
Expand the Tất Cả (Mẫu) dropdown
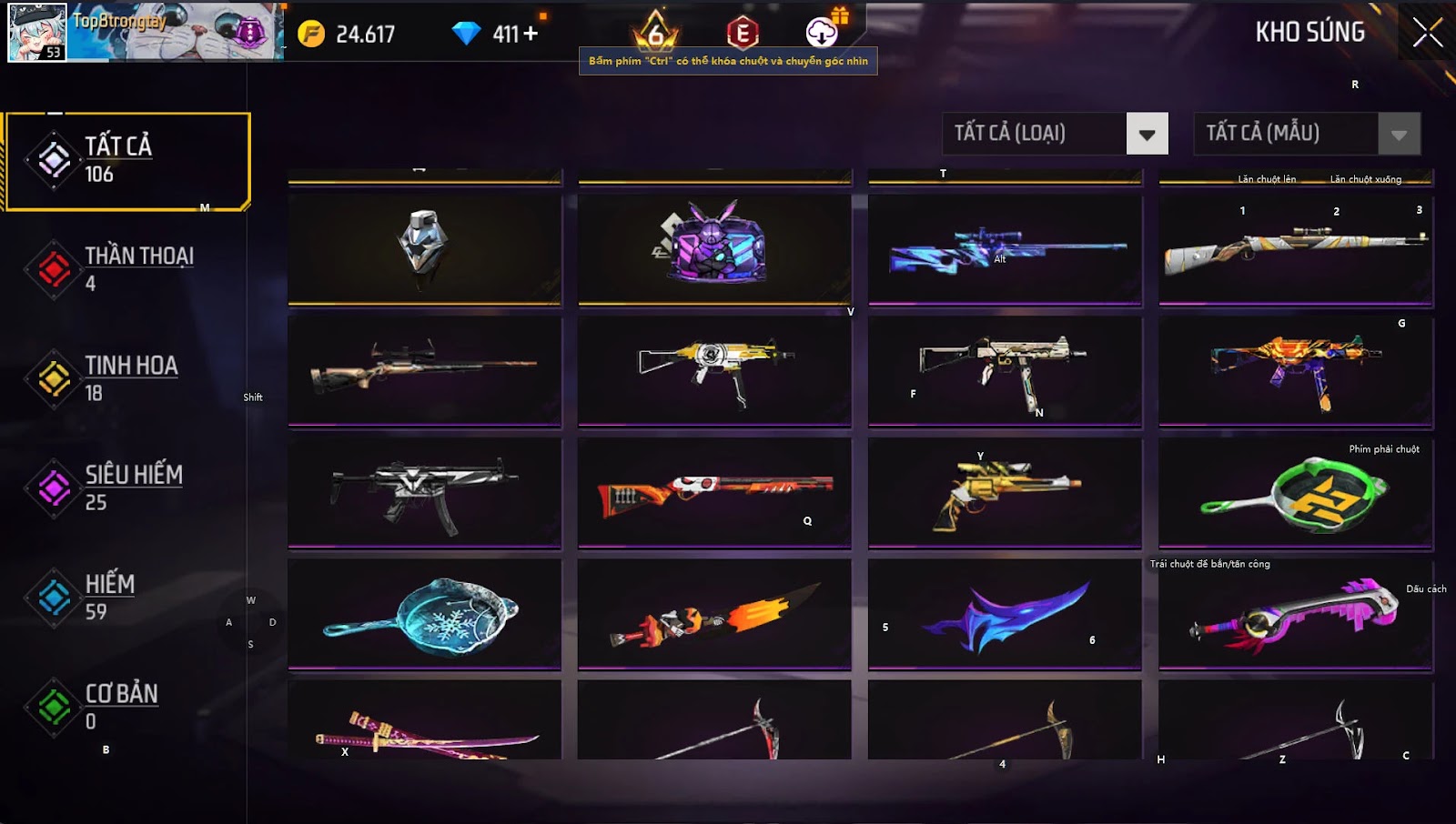[x=1399, y=135]
